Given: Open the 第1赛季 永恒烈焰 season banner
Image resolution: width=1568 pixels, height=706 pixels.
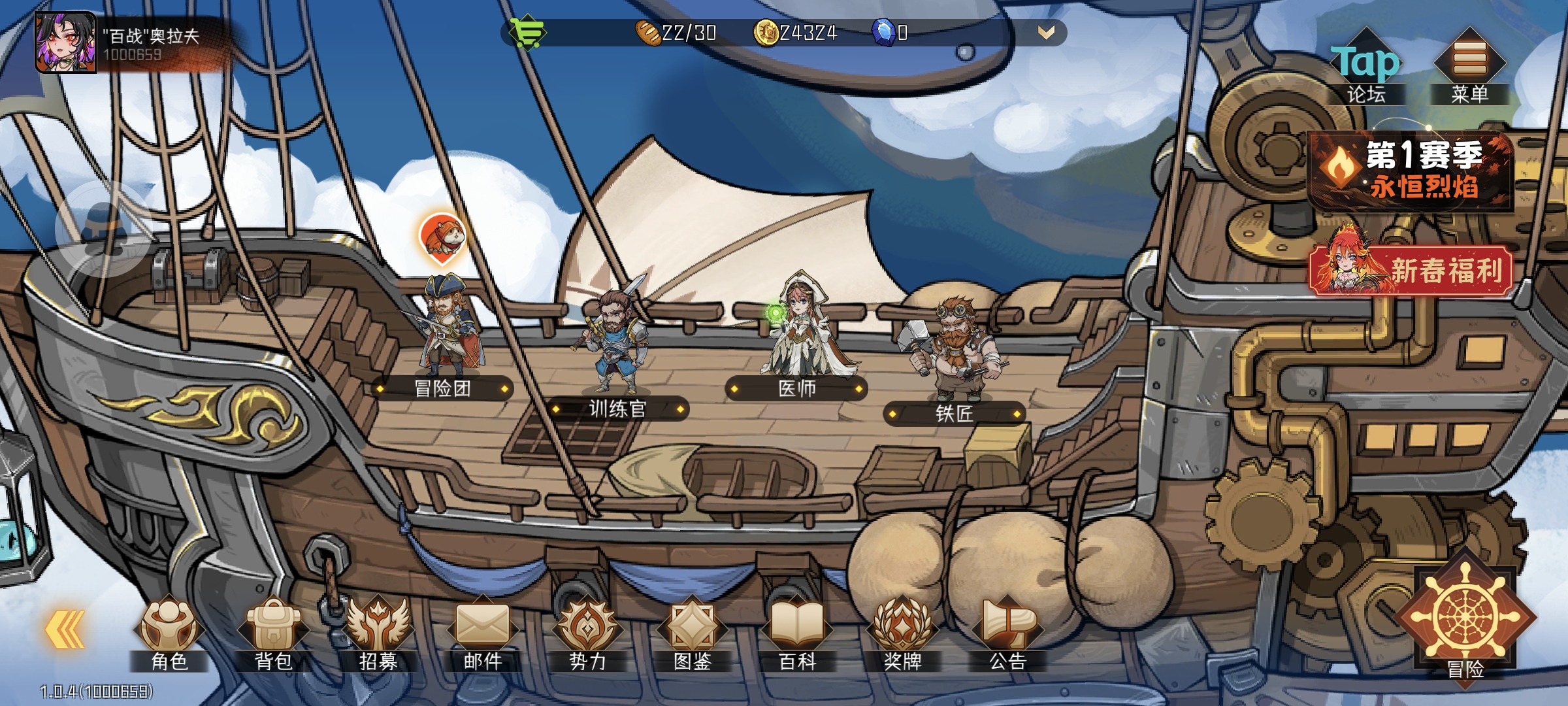Looking at the screenshot, I should (1411, 170).
